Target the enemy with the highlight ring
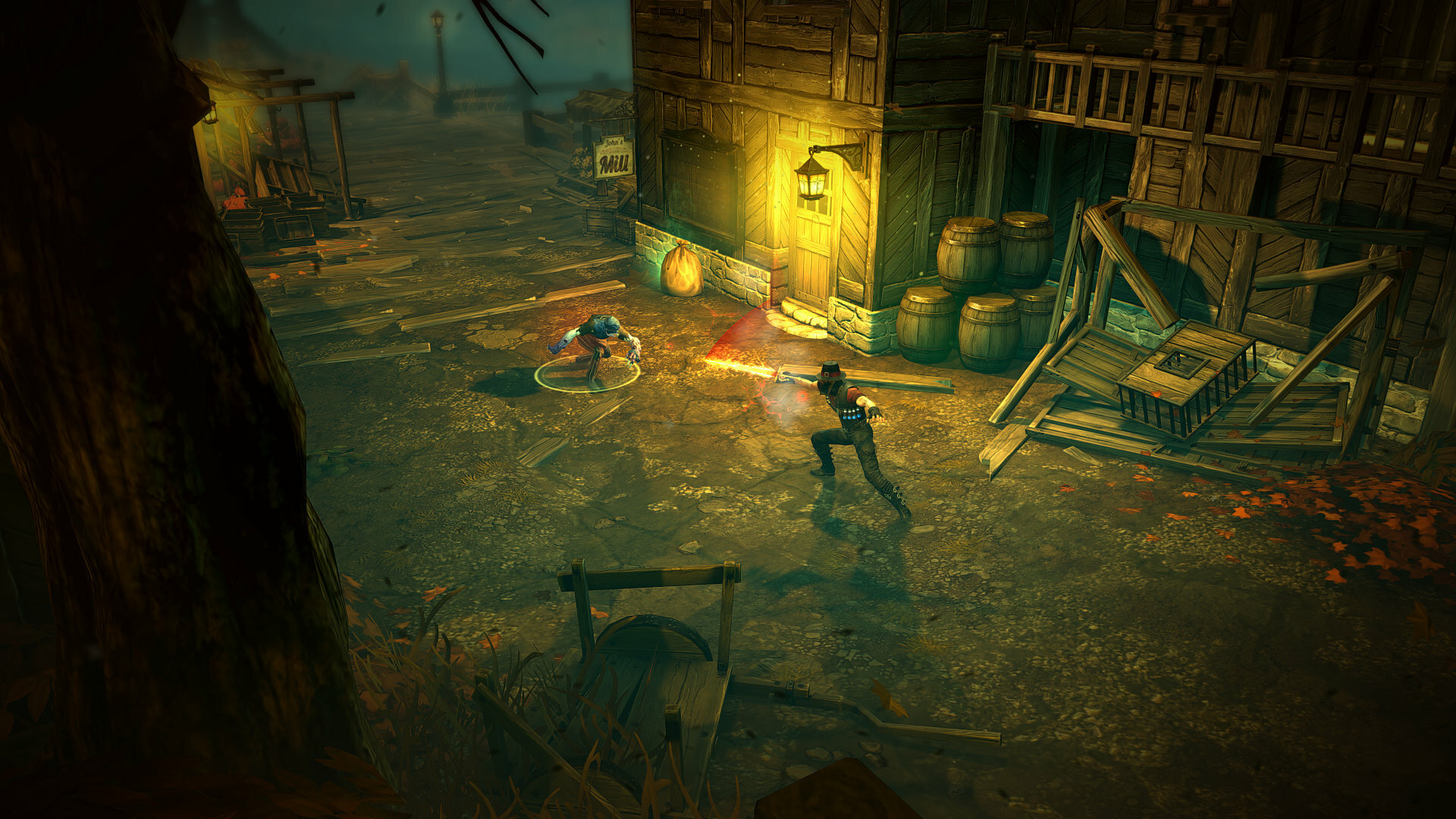 [597, 346]
